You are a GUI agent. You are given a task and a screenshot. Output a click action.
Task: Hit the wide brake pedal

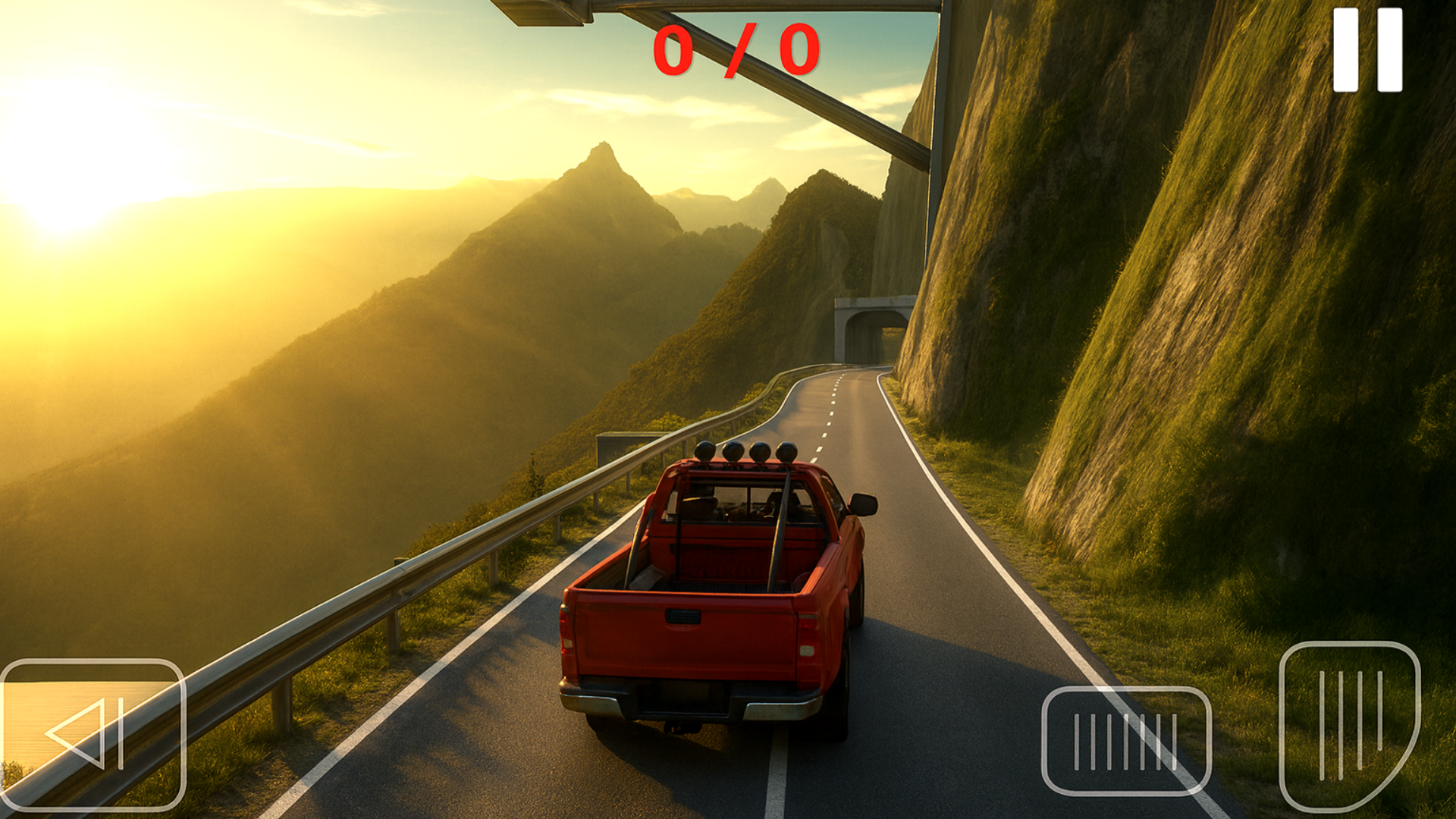tap(1126, 741)
